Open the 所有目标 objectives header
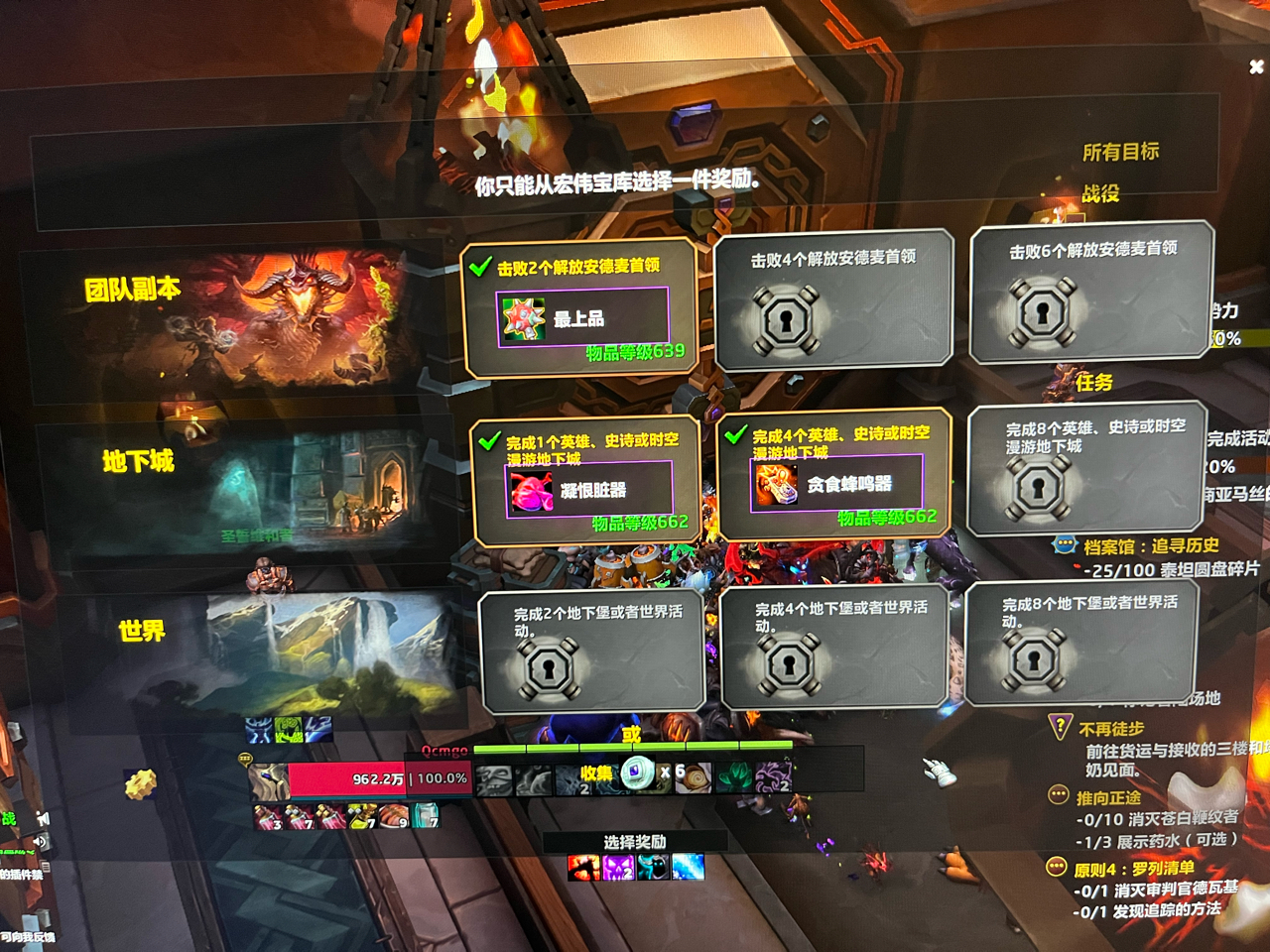Image resolution: width=1270 pixels, height=952 pixels. tap(1120, 152)
